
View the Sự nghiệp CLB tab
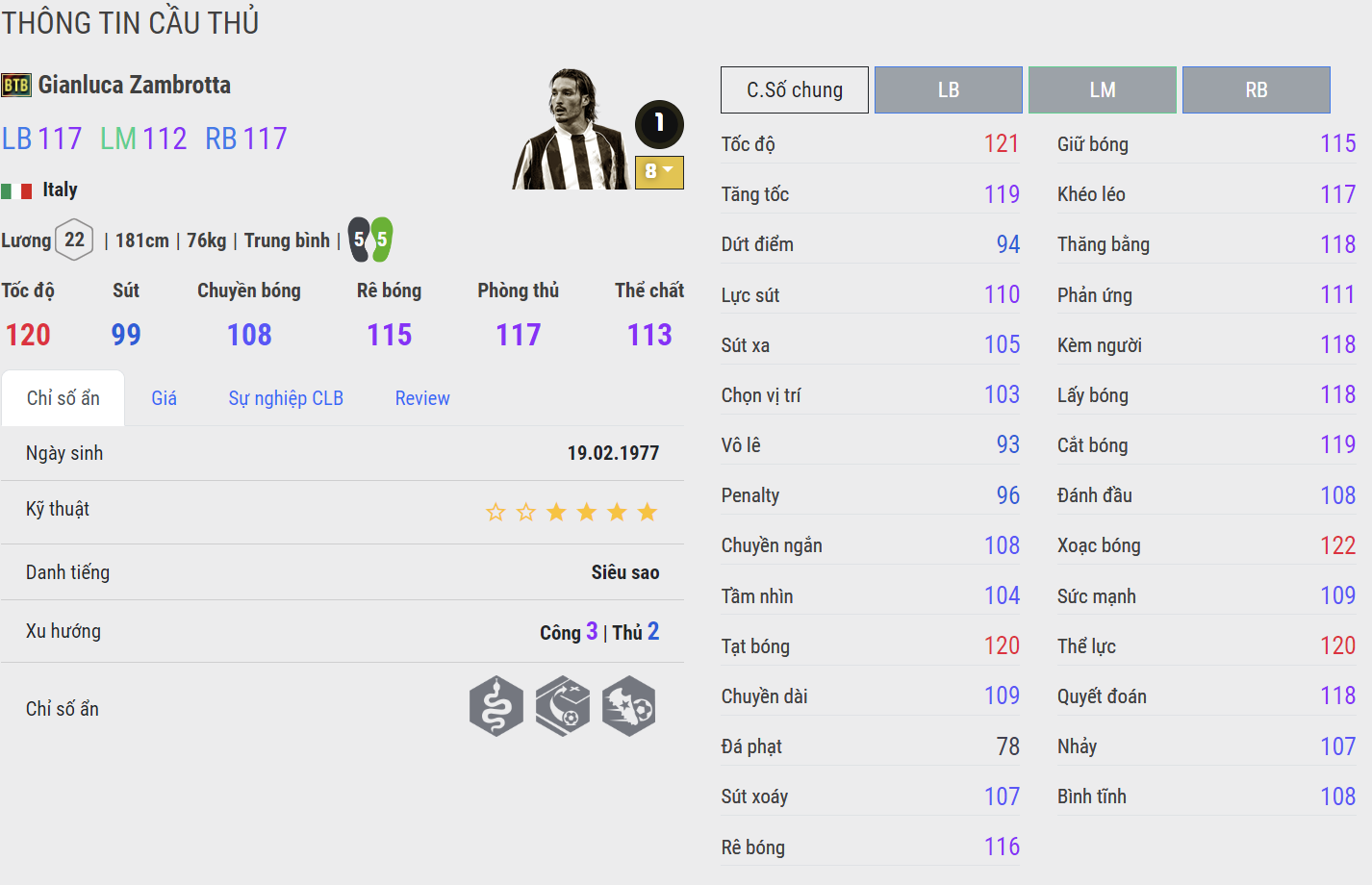pos(286,398)
